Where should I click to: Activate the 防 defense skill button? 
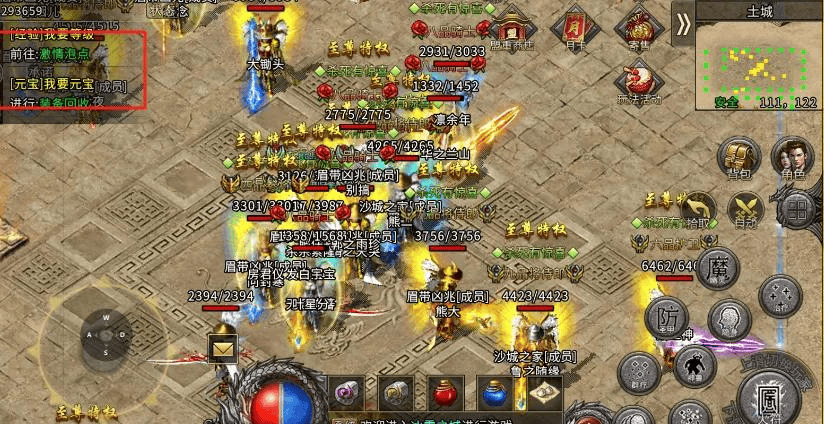click(666, 318)
